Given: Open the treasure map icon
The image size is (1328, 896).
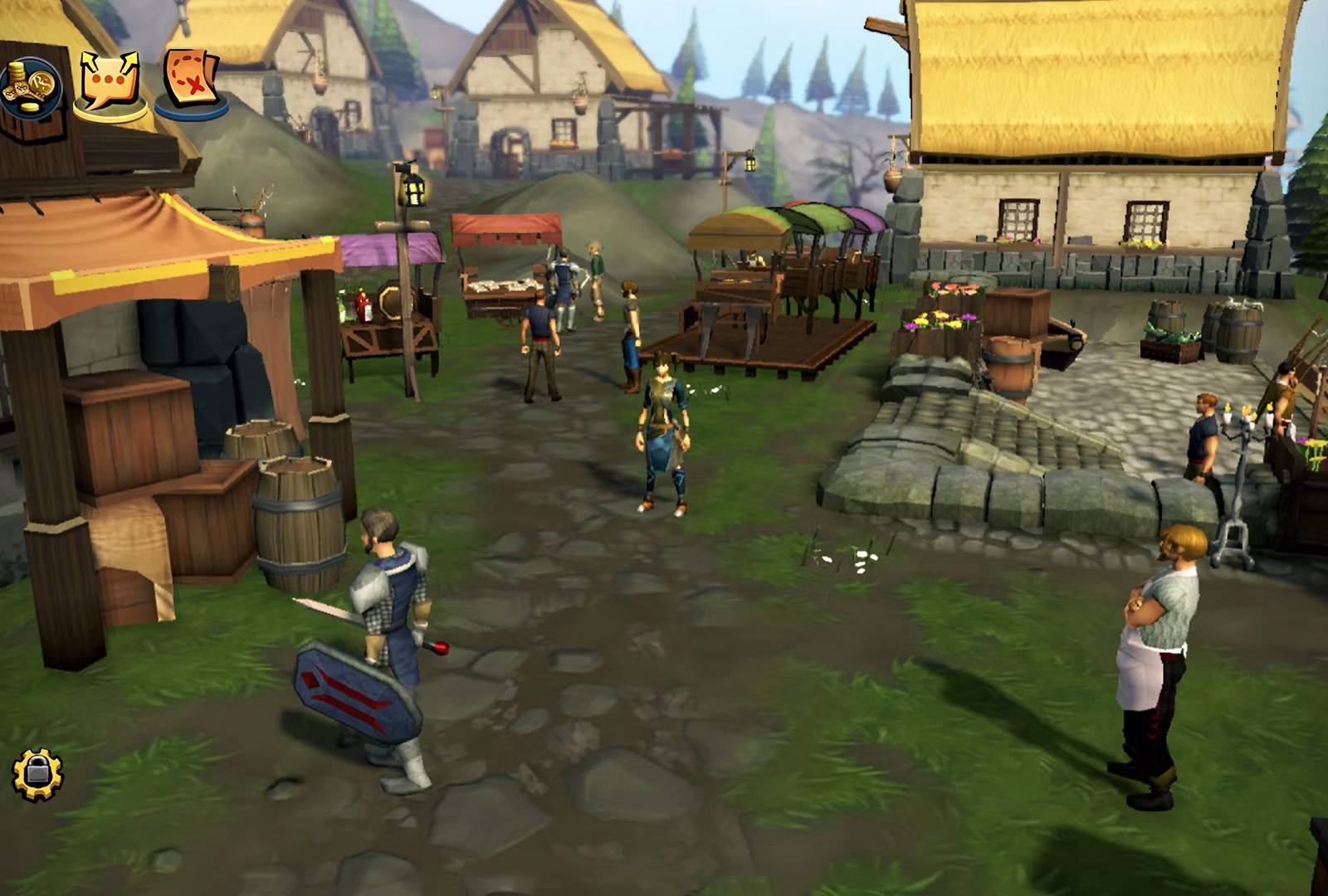Looking at the screenshot, I should point(190,80).
